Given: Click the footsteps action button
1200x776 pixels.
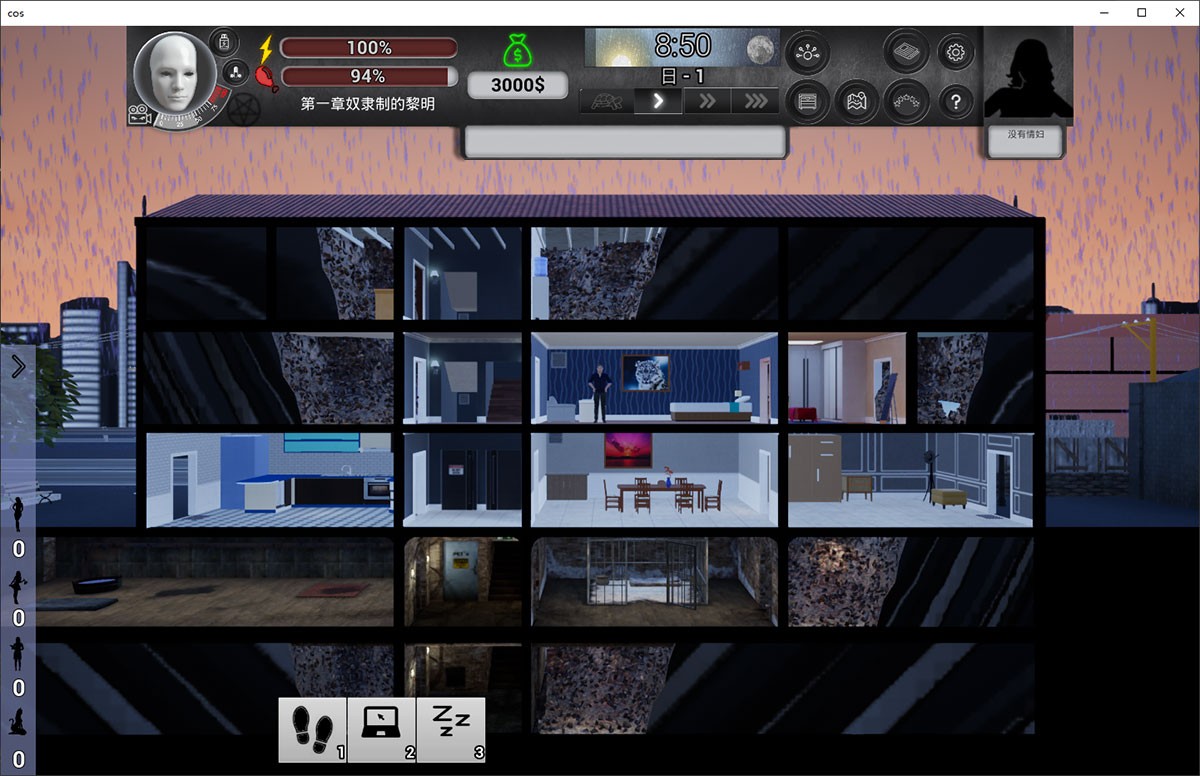Looking at the screenshot, I should (x=312, y=729).
